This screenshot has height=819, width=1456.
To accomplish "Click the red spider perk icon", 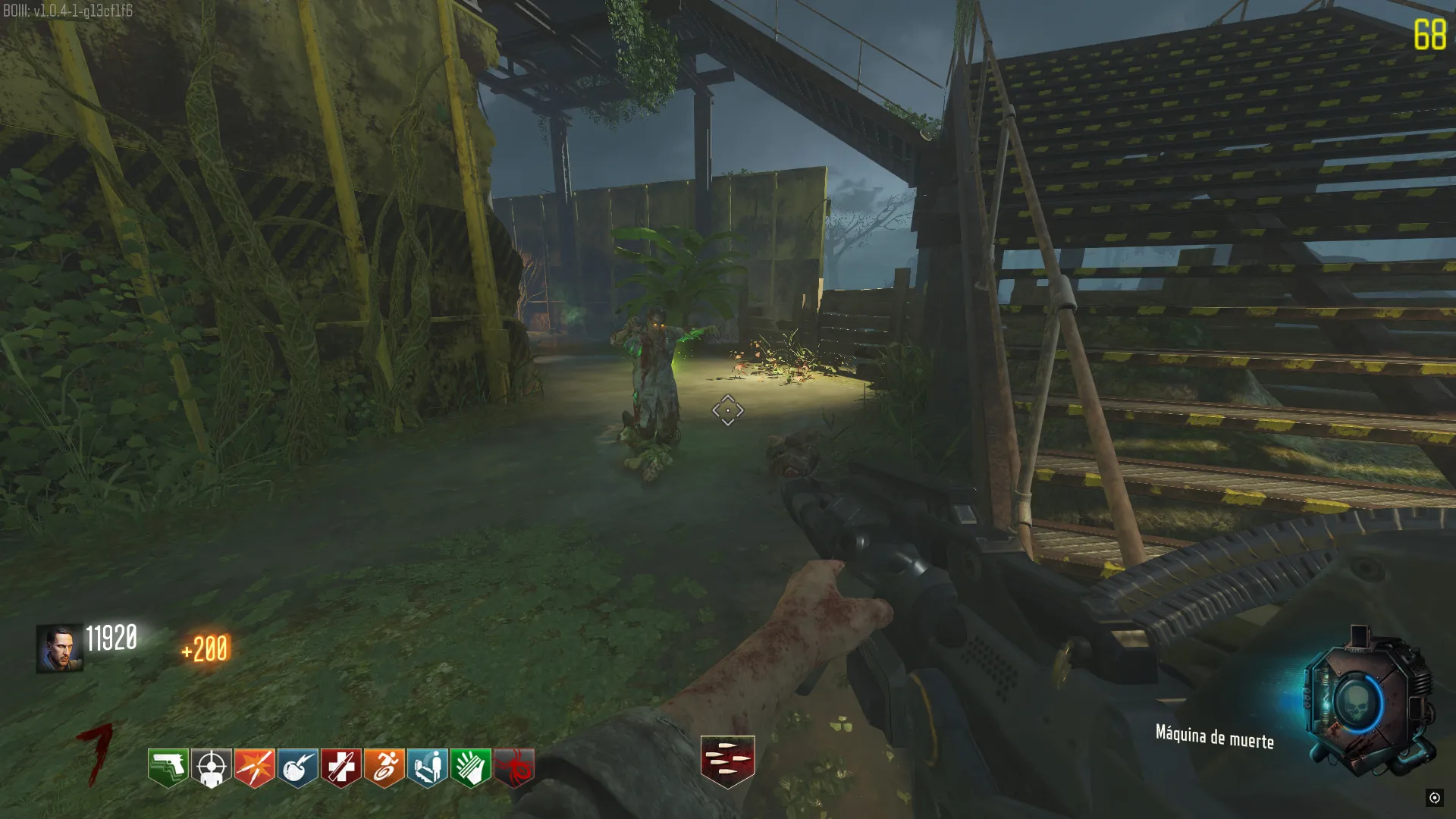I will pyautogui.click(x=515, y=767).
